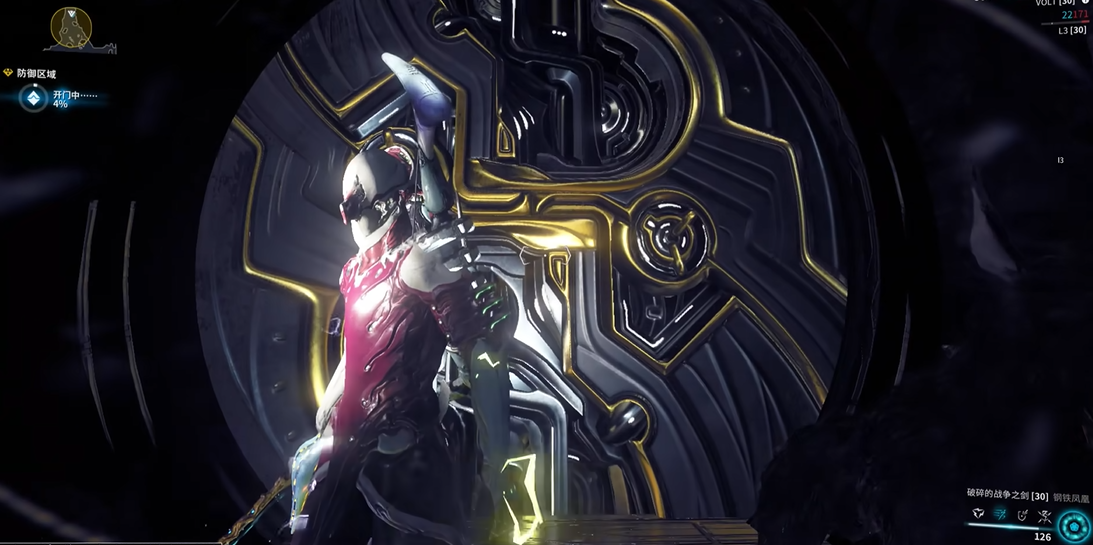
Task: Click the 开门中 door-opening progress icon
Action: 34,98
